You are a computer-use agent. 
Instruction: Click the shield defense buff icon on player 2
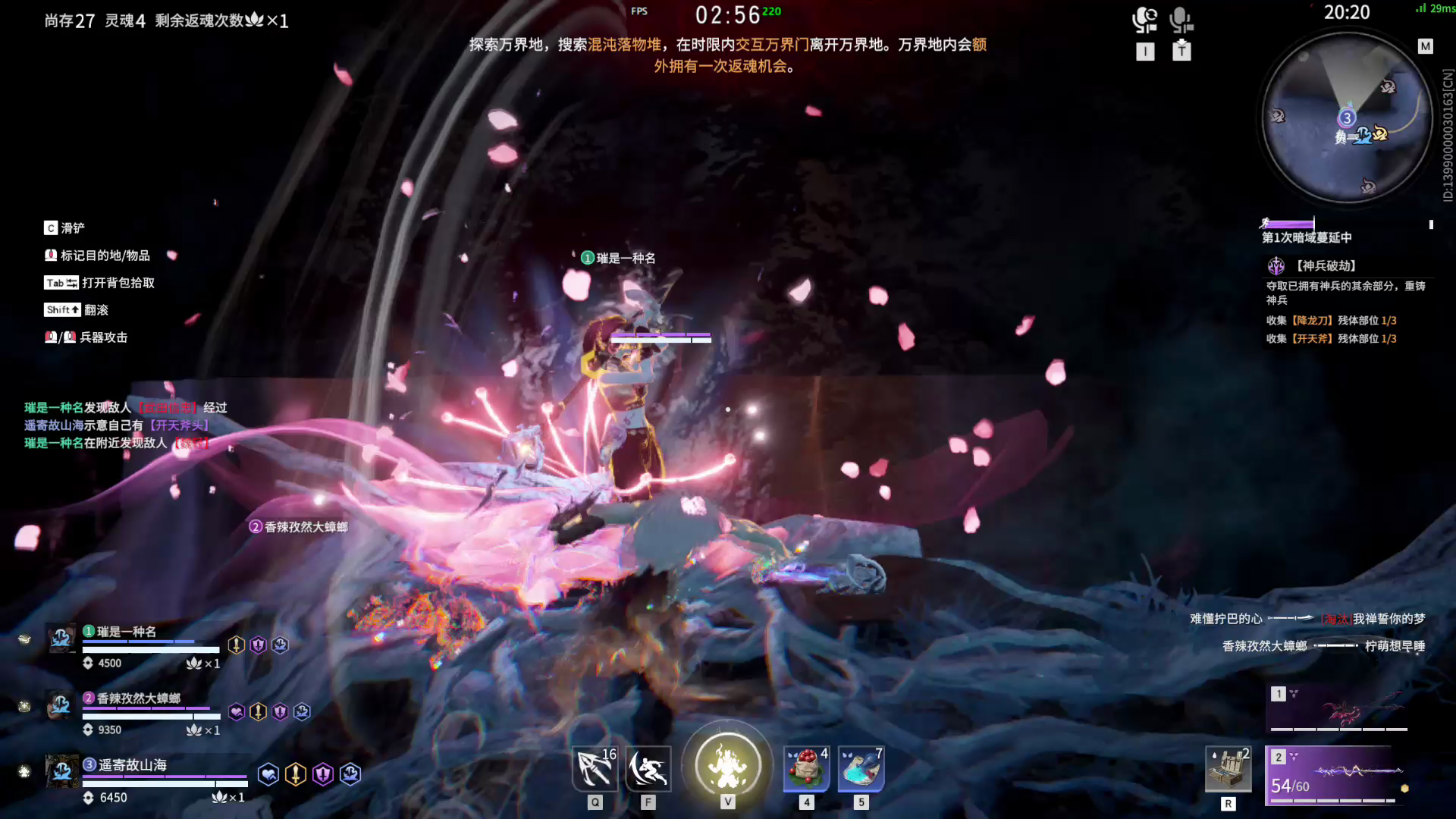(x=278, y=711)
